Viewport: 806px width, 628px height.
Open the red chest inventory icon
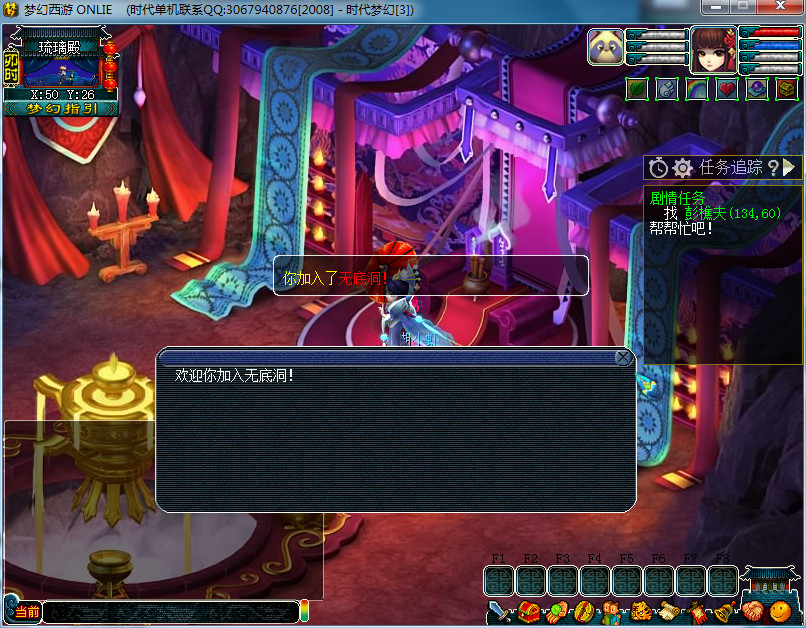coord(529,612)
